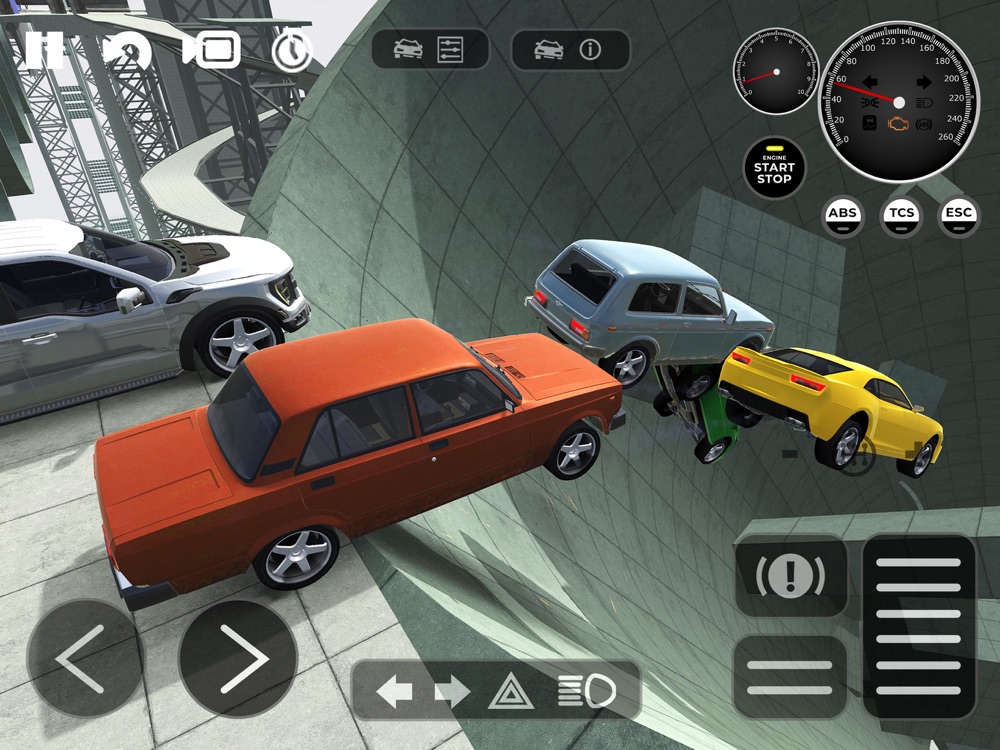Image resolution: width=1000 pixels, height=750 pixels.
Task: Activate the right turn signal
Action: (x=452, y=690)
